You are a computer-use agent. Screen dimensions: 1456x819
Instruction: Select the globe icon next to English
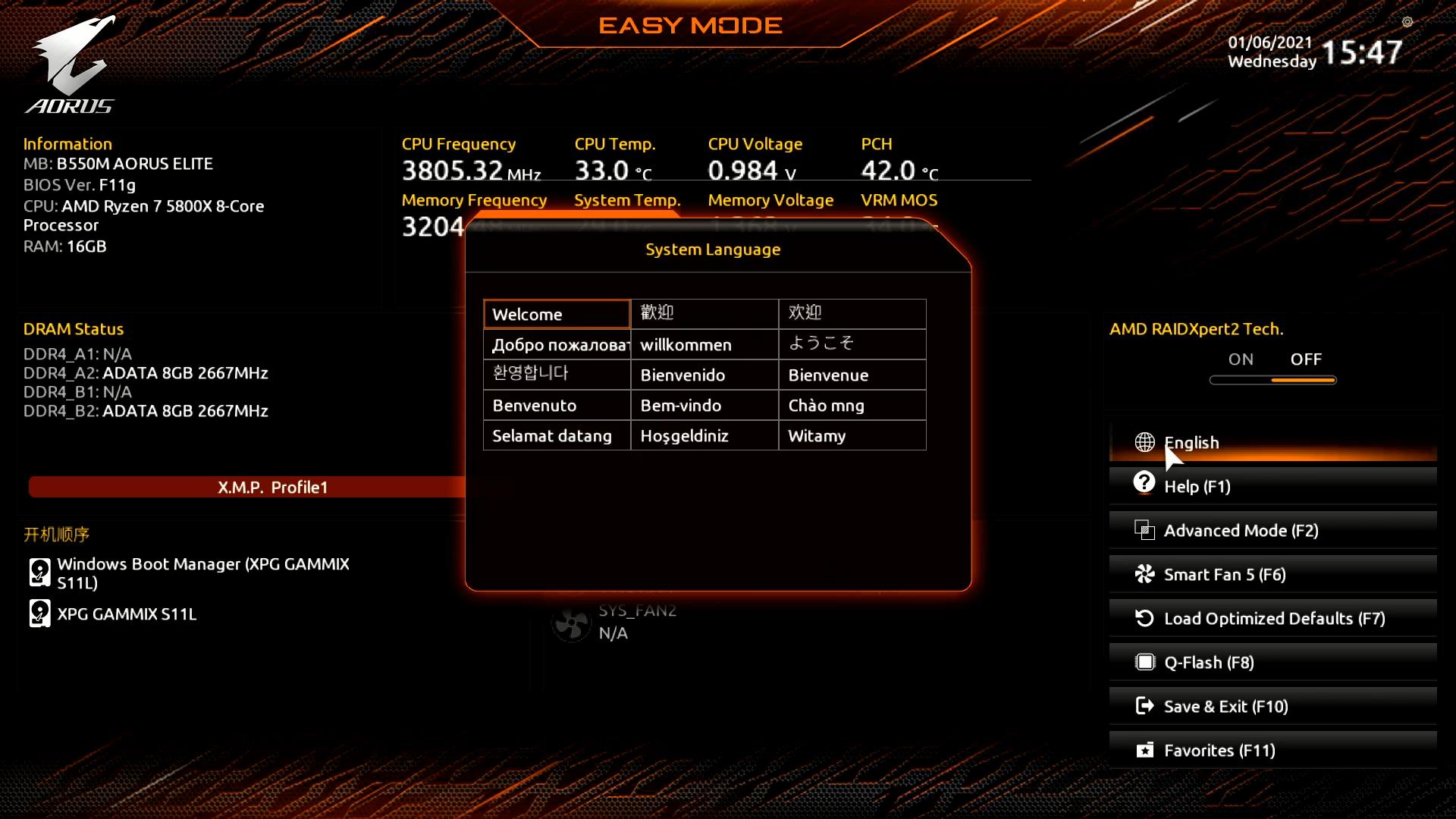tap(1144, 442)
